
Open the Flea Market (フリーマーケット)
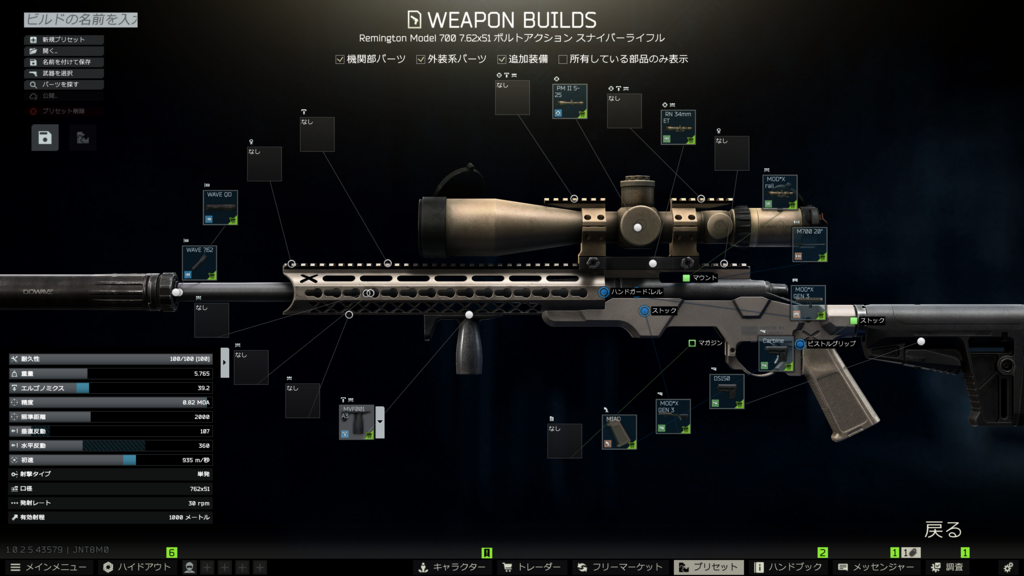[620, 567]
